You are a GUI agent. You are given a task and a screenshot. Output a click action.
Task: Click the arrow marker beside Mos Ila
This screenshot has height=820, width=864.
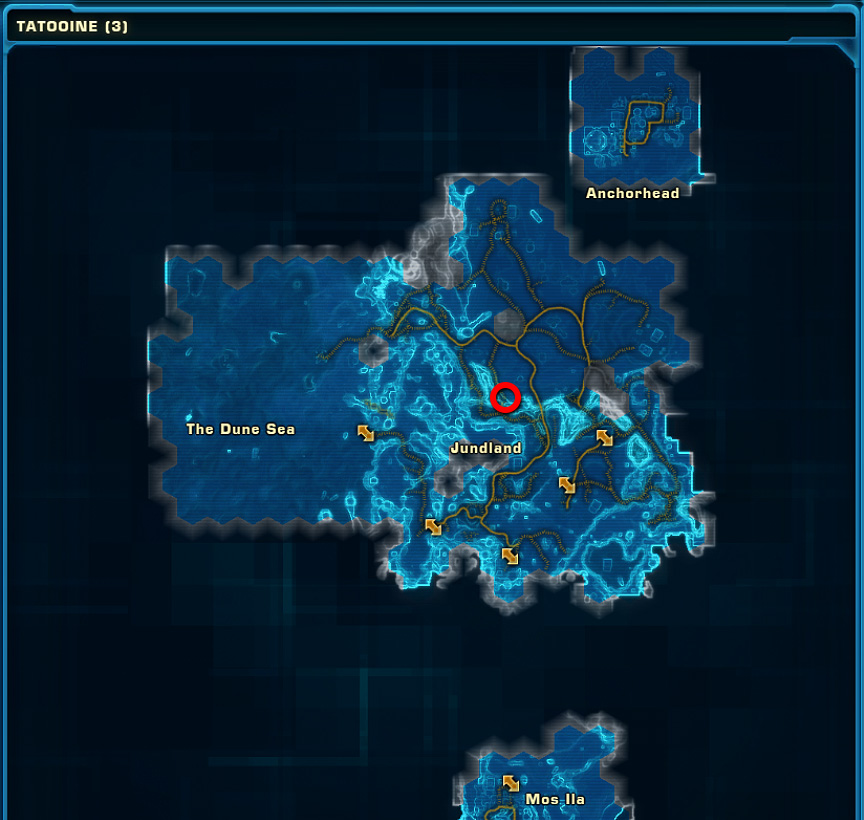(x=511, y=783)
